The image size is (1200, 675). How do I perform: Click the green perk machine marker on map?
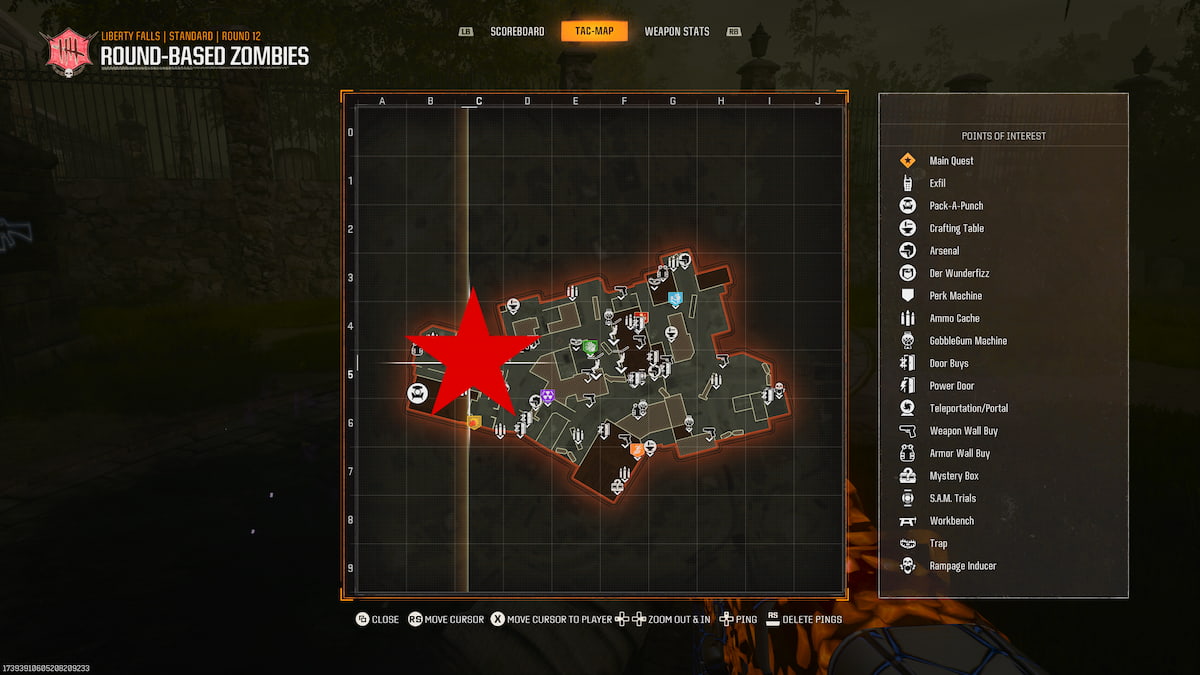[x=590, y=347]
